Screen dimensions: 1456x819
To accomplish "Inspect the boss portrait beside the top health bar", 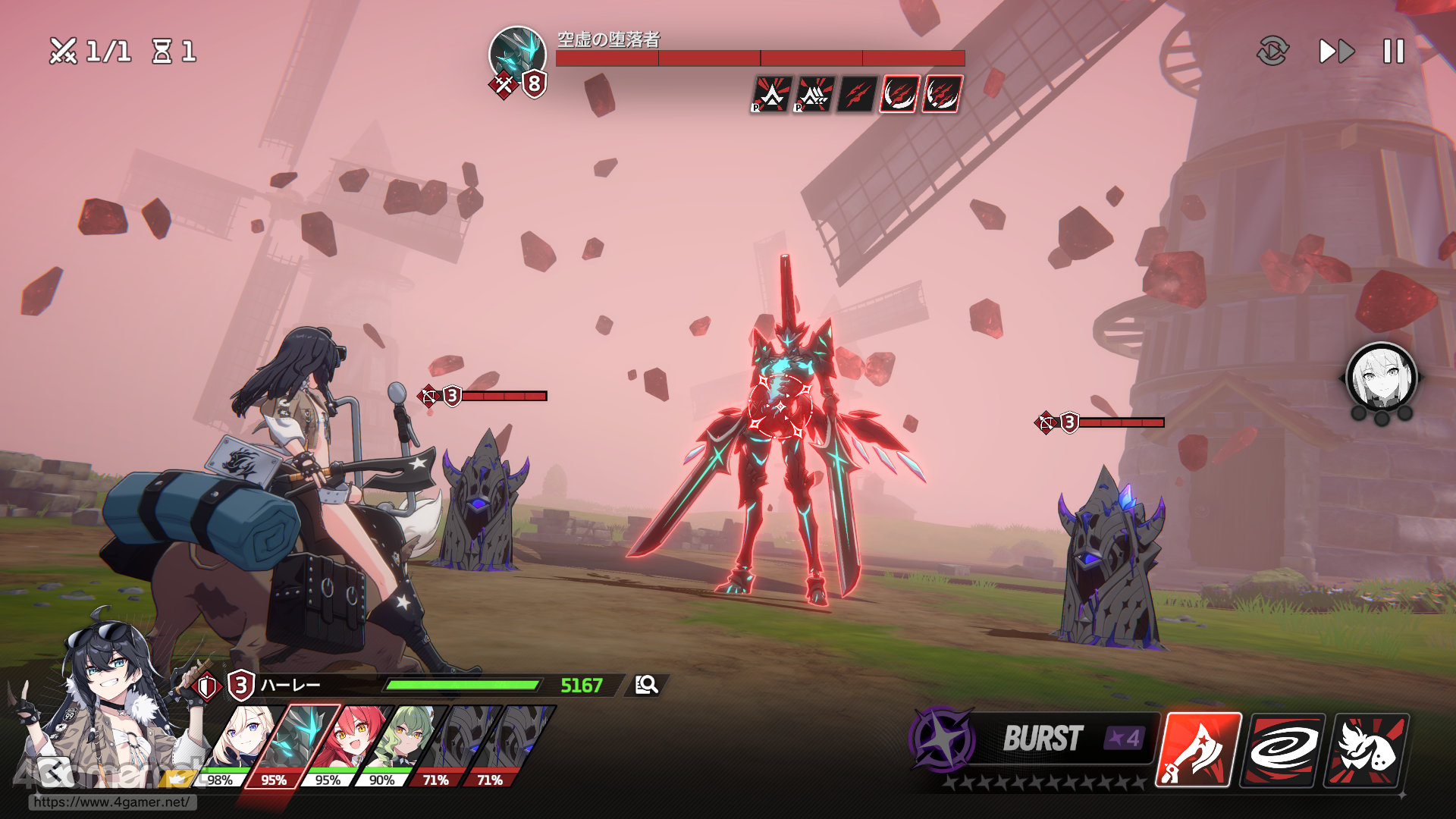I will (x=517, y=55).
